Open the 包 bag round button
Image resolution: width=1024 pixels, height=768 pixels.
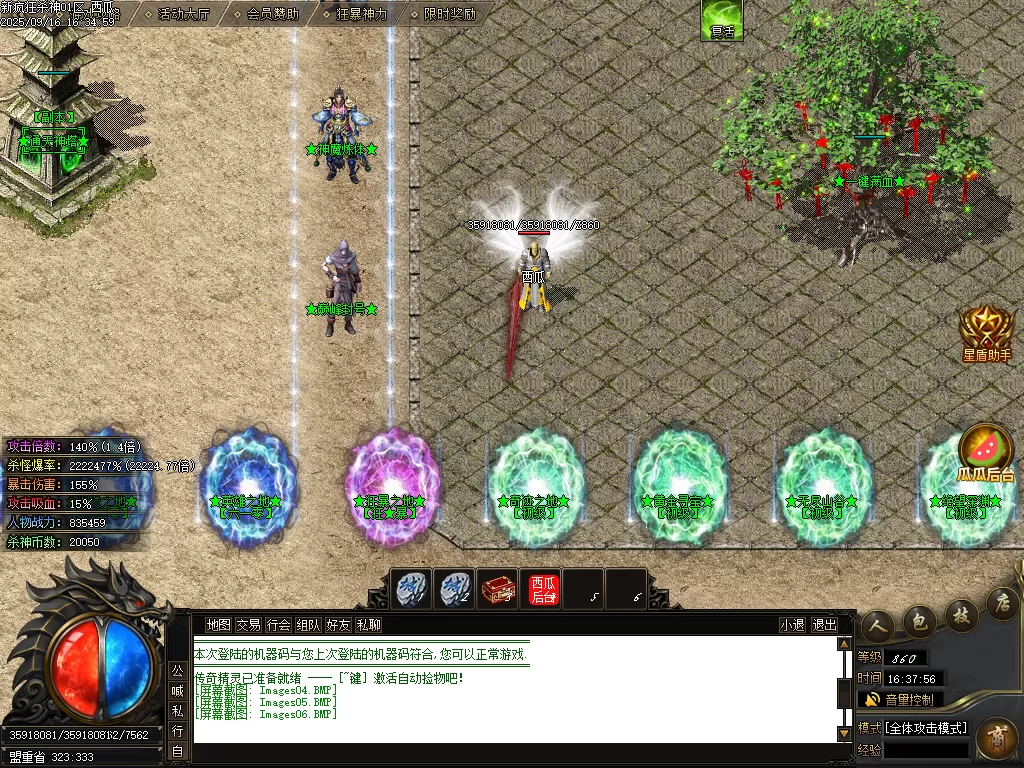pos(919,621)
